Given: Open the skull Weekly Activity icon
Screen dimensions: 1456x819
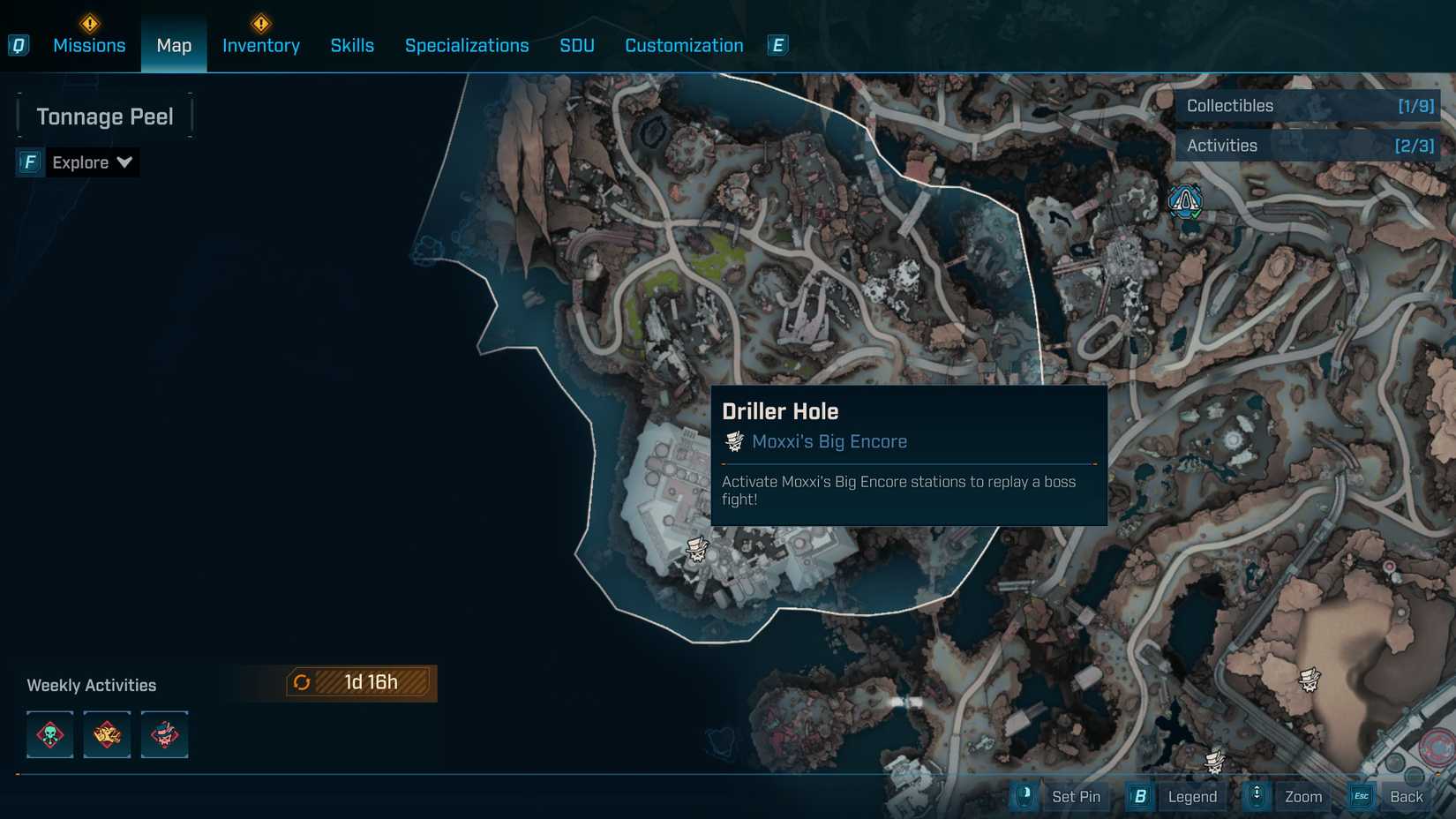Looking at the screenshot, I should [x=49, y=734].
